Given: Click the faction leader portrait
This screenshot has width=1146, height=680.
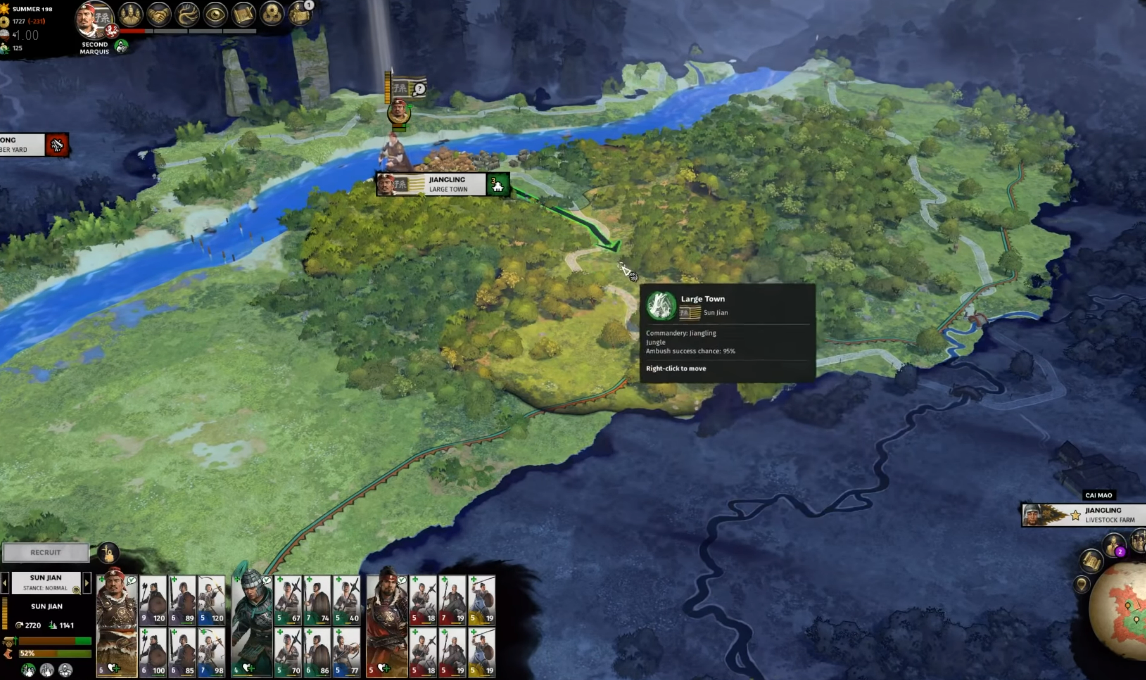Looking at the screenshot, I should coord(95,20).
